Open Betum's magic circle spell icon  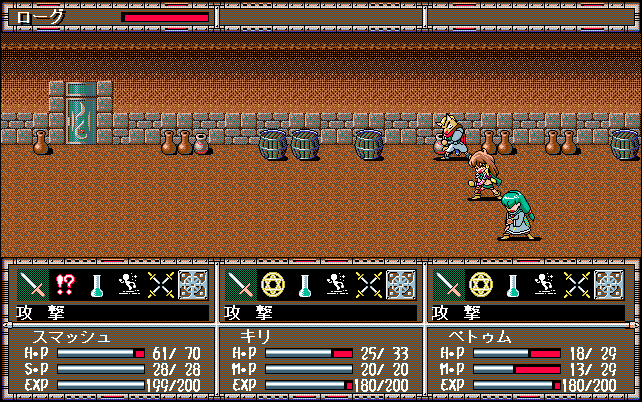tap(481, 285)
